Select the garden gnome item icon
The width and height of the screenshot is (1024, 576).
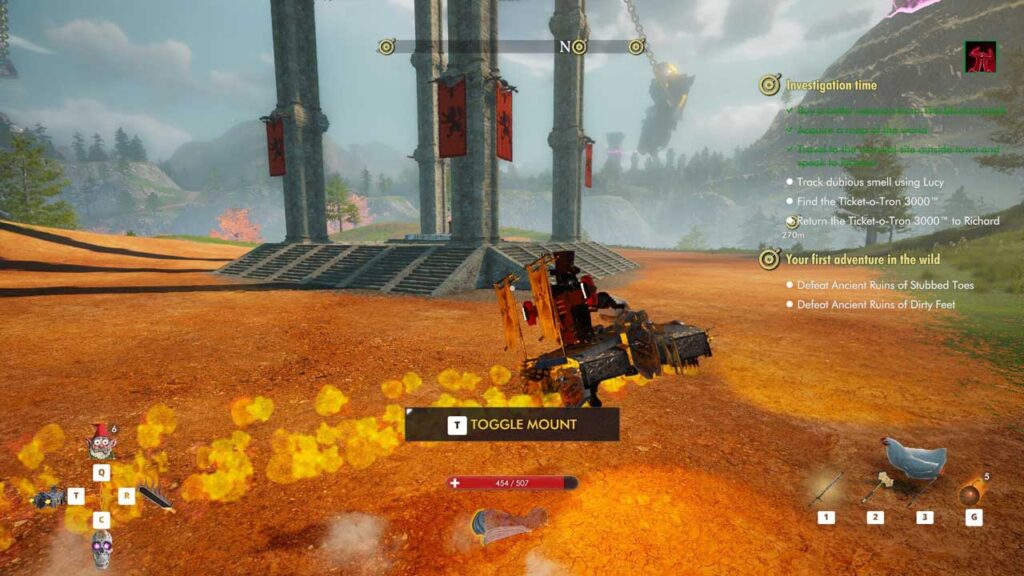click(x=101, y=440)
